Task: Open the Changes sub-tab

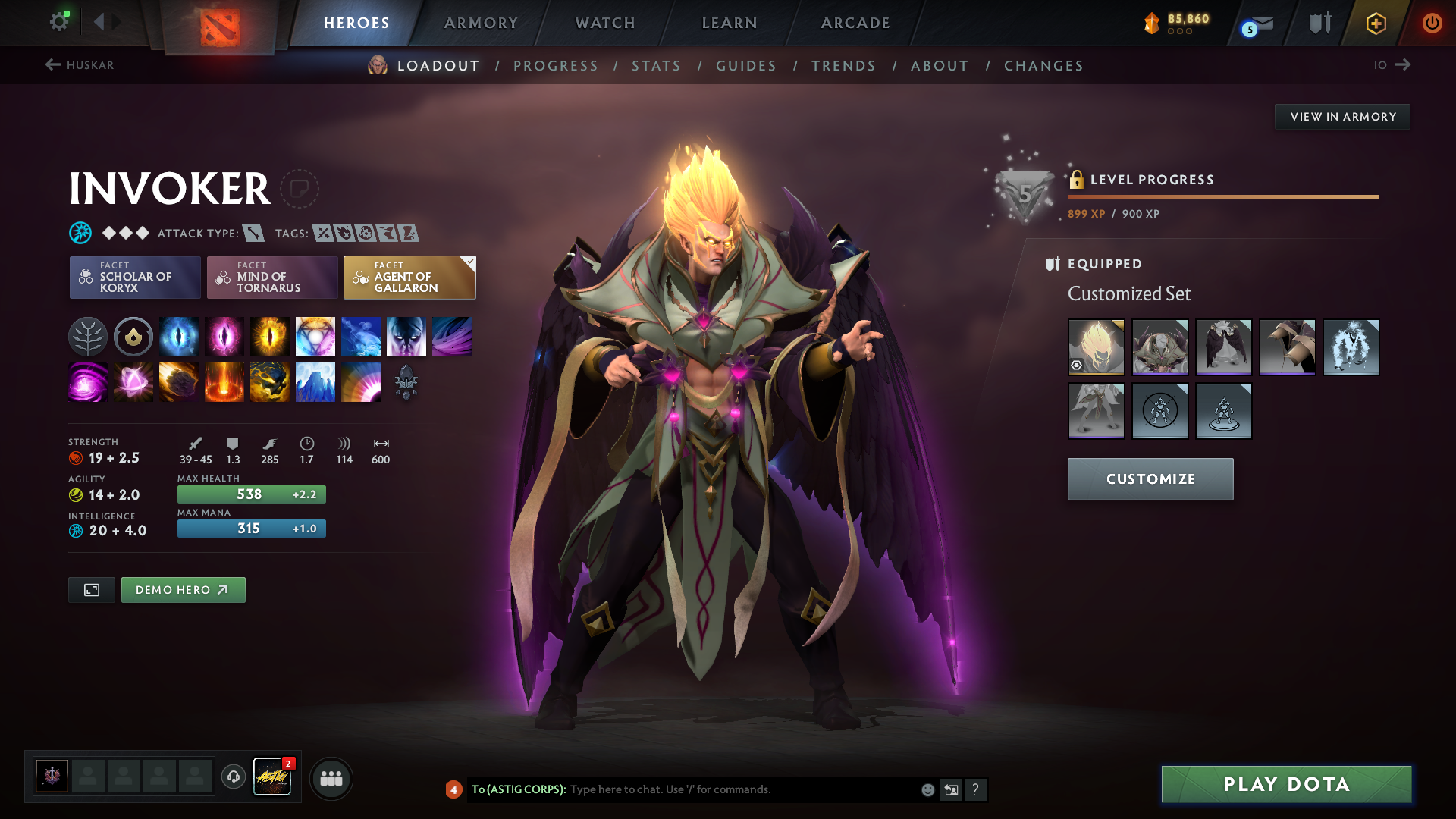Action: (x=1043, y=66)
